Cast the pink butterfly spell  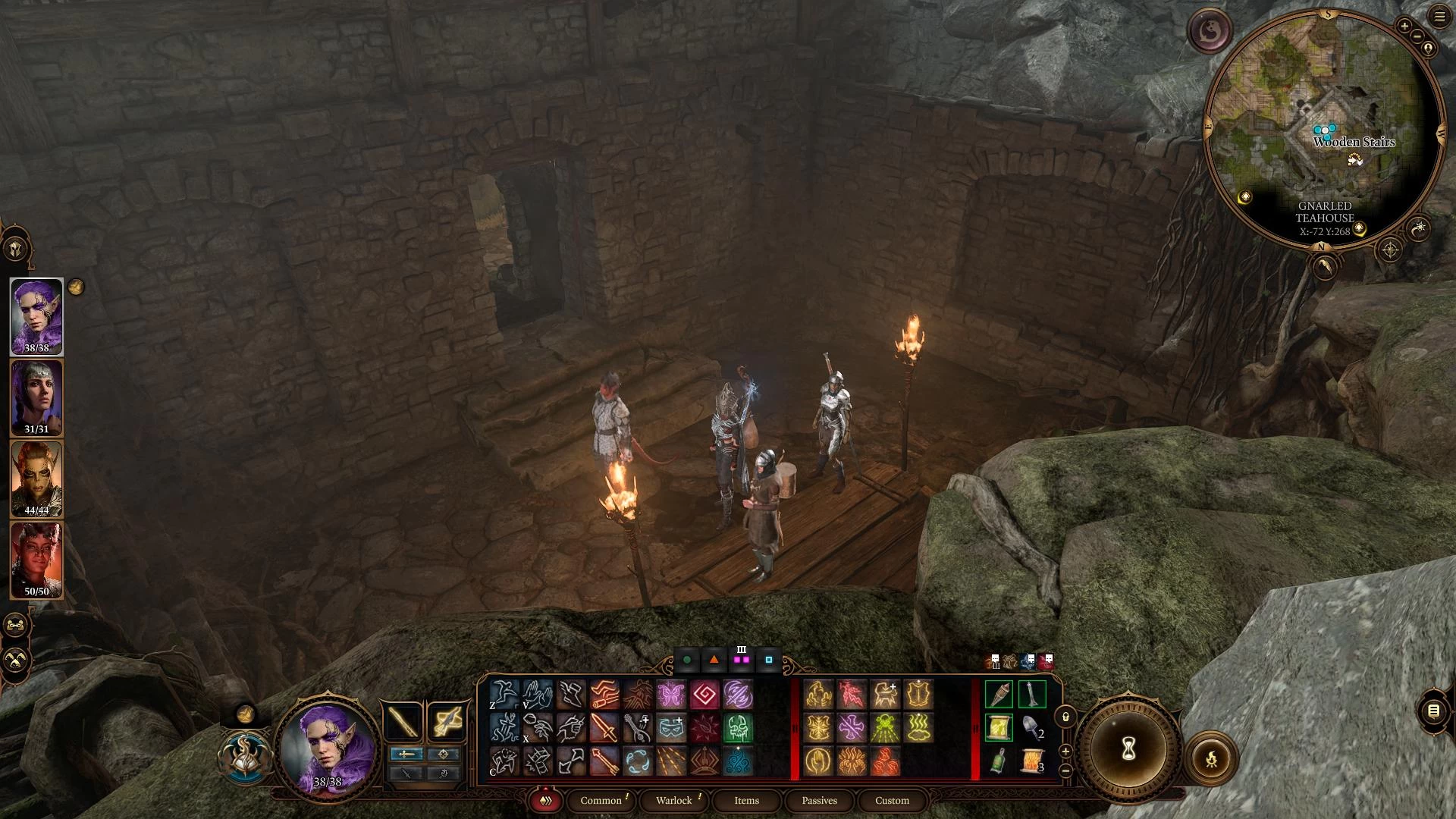671,694
